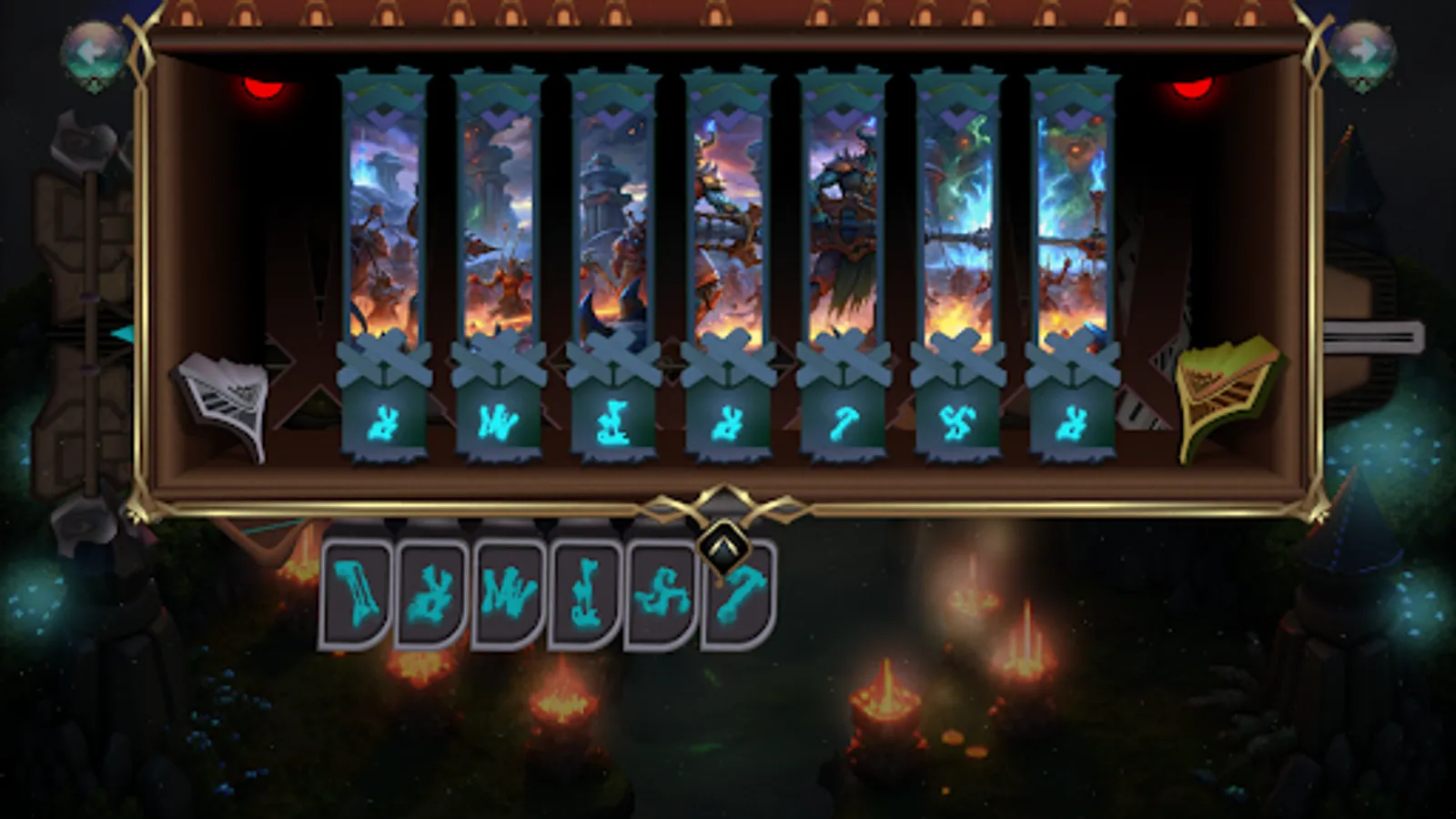
Task: Play the leftmost rune card in your hand
Action: click(x=355, y=591)
